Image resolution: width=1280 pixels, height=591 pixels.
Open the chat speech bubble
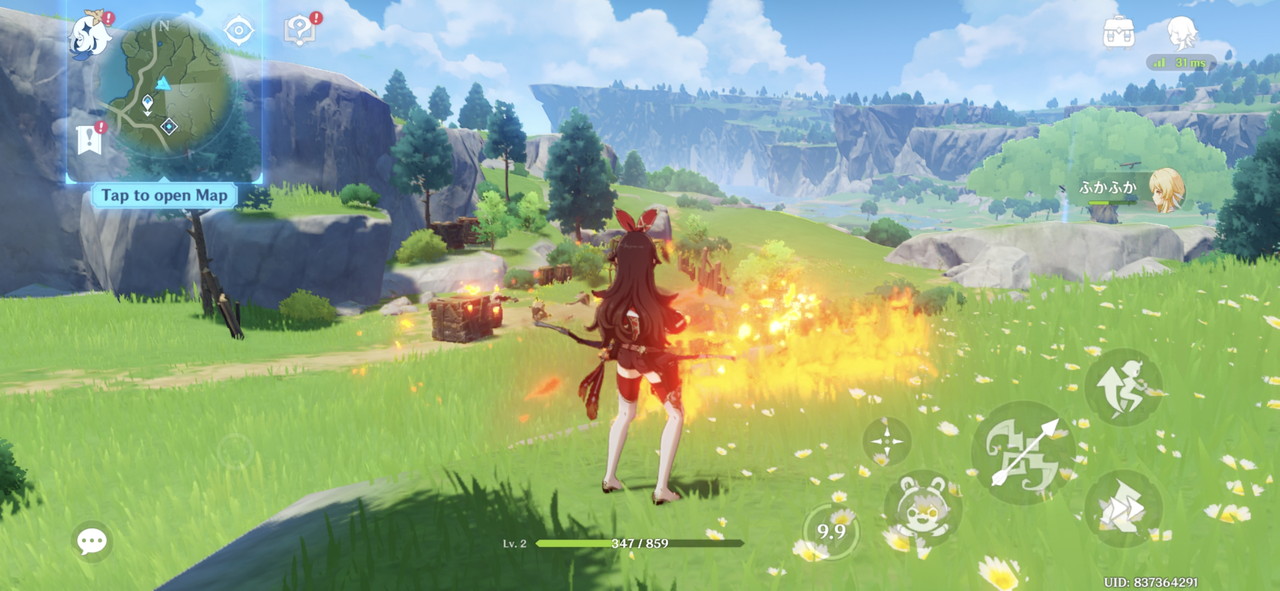(x=92, y=542)
